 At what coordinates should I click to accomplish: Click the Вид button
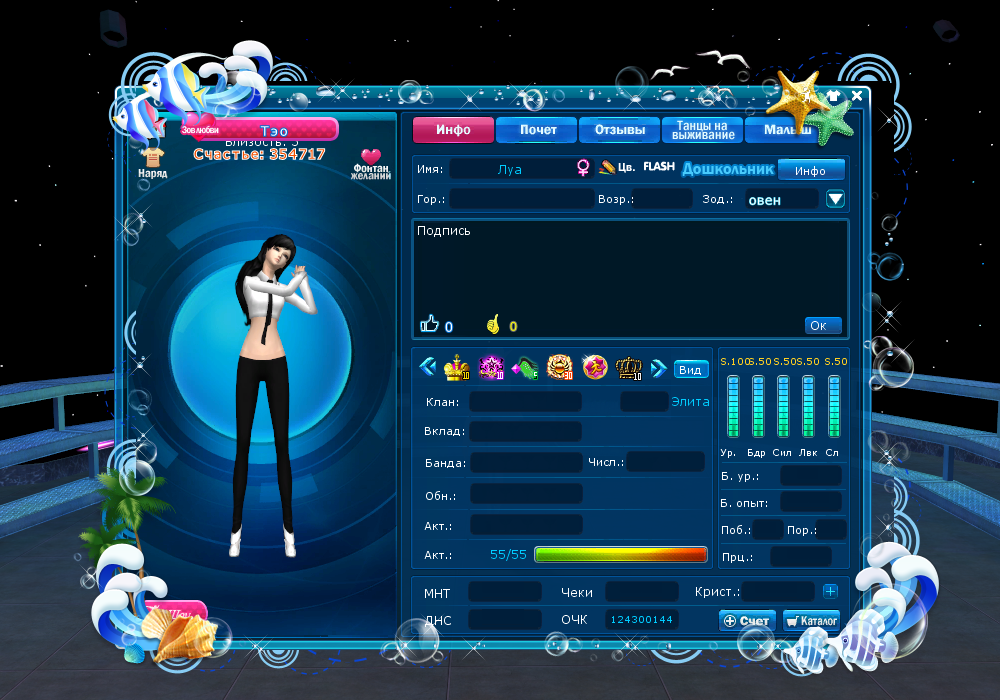(691, 369)
